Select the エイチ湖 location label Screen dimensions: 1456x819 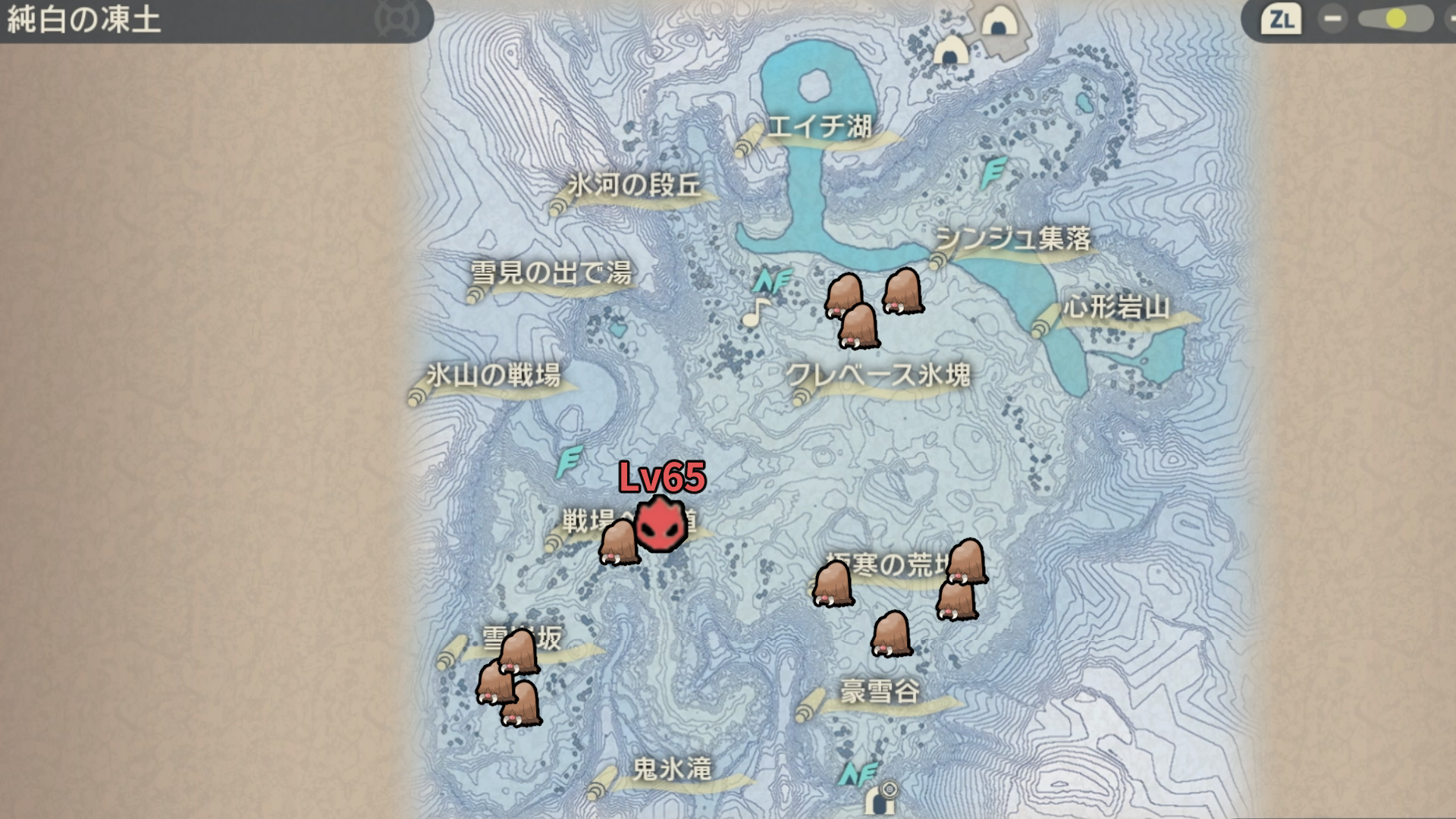click(819, 127)
